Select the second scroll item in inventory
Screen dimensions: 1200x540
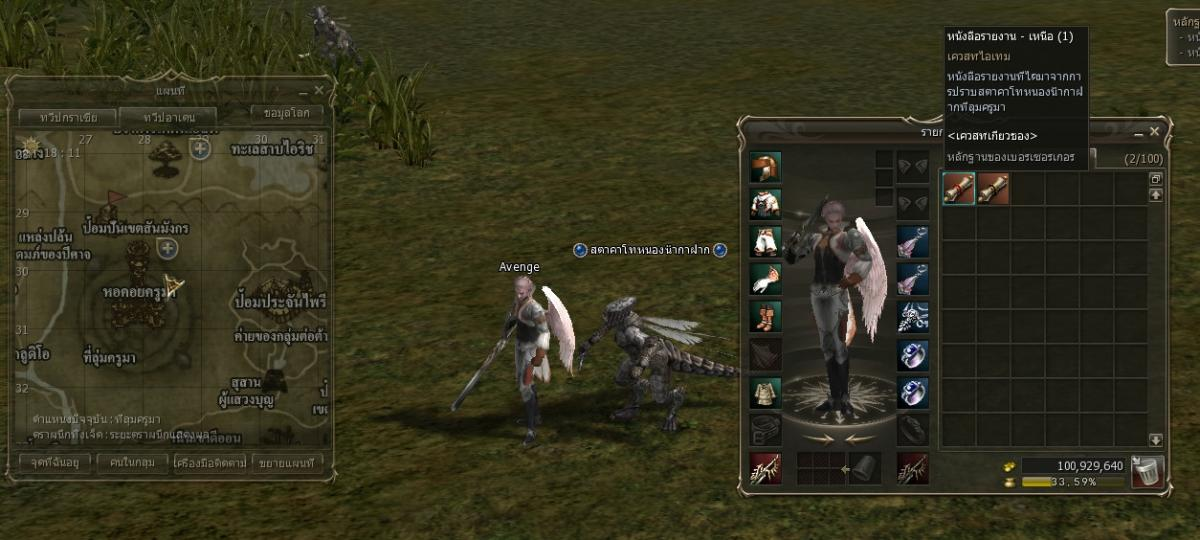click(993, 188)
